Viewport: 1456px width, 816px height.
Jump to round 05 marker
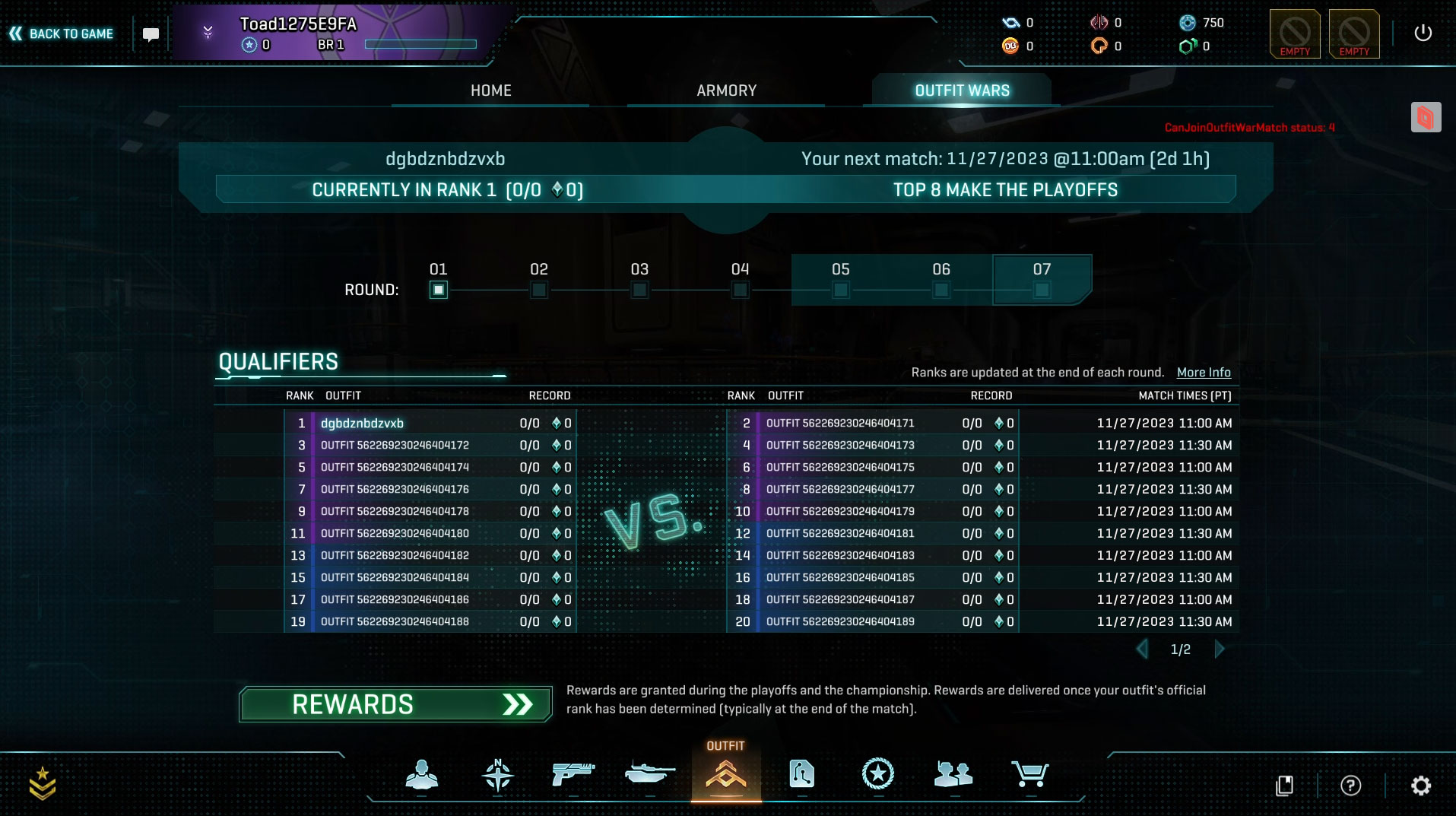[840, 290]
